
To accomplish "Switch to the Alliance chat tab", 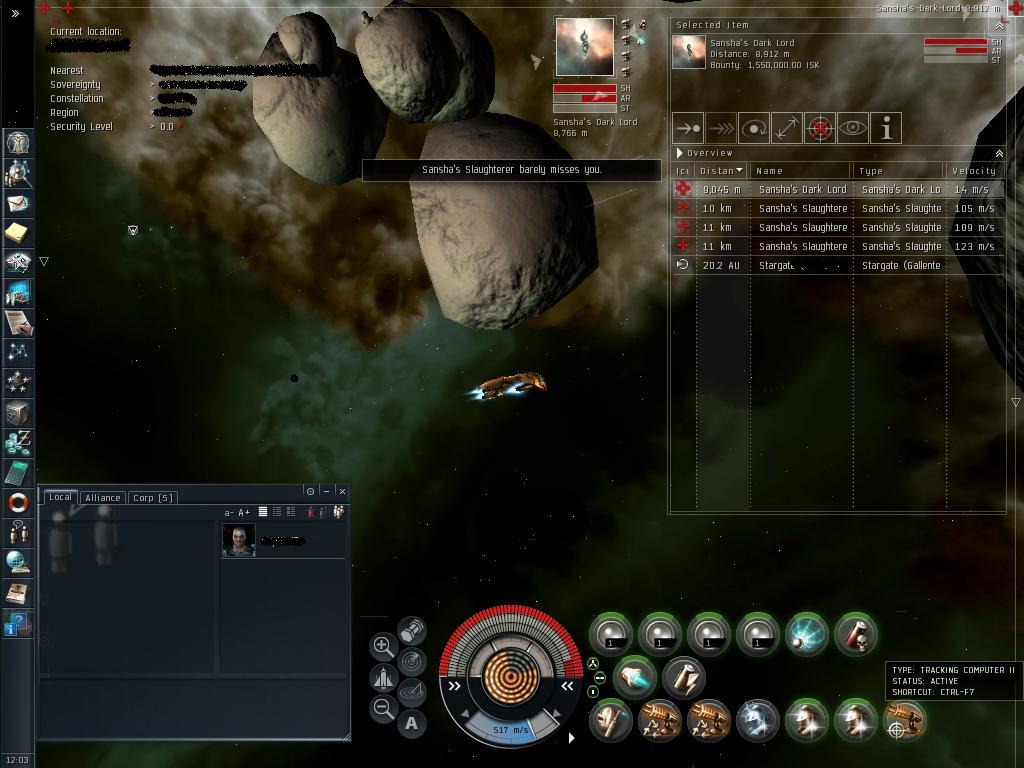I will 102,497.
